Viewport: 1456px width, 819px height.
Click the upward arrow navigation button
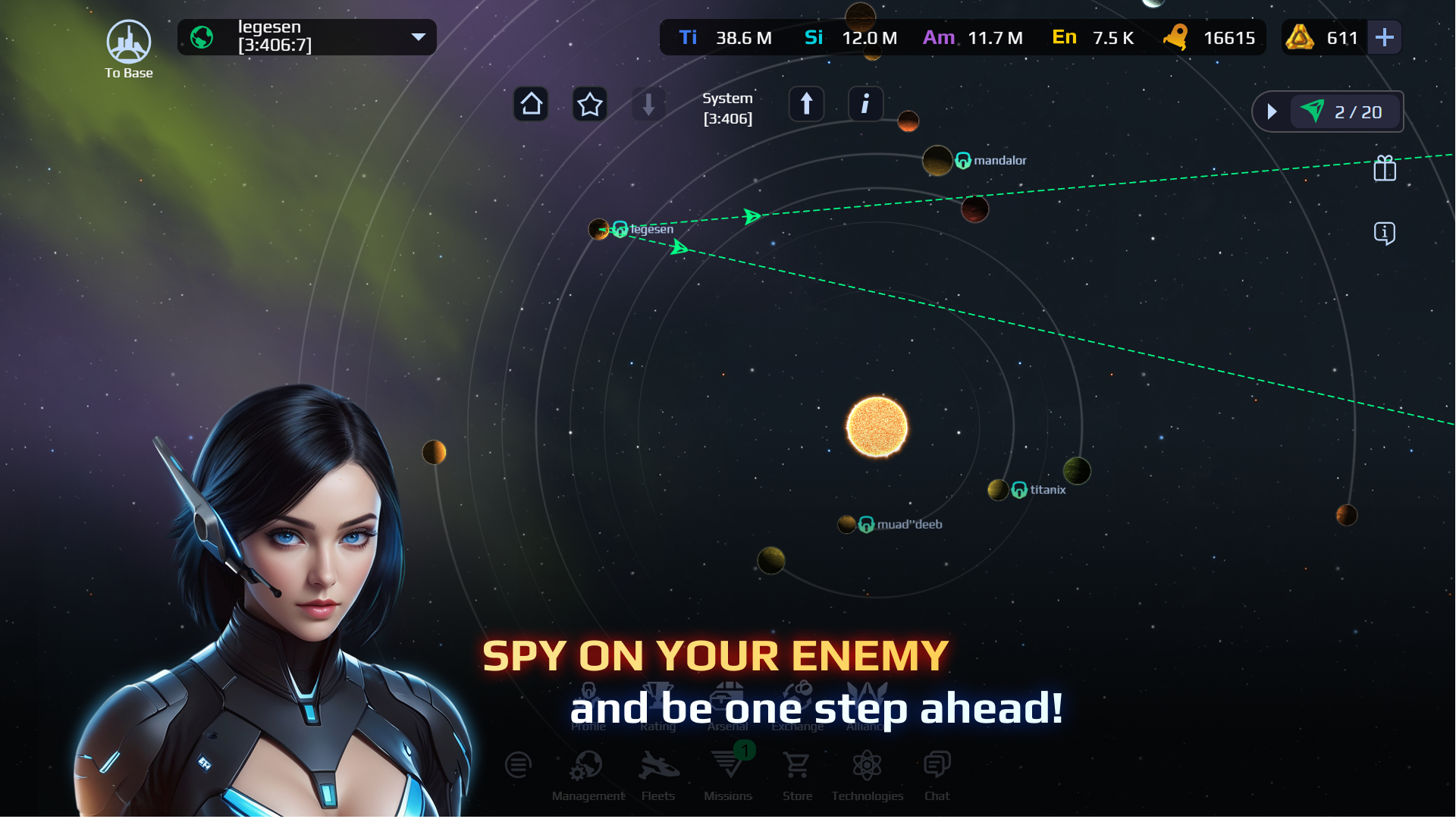tap(806, 104)
